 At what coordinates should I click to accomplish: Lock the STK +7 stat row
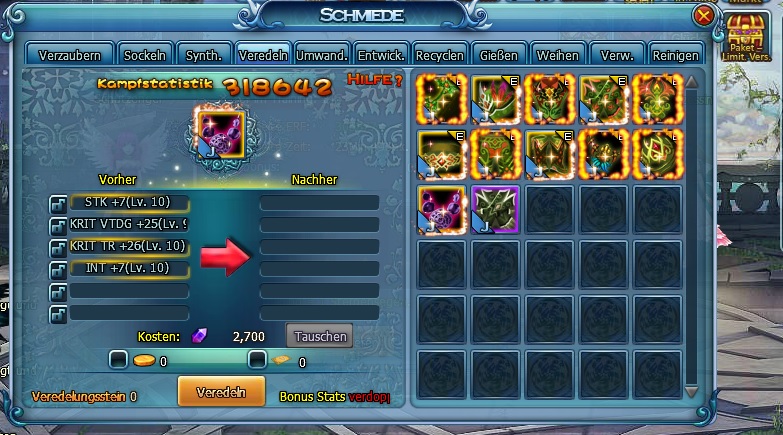pyautogui.click(x=58, y=203)
